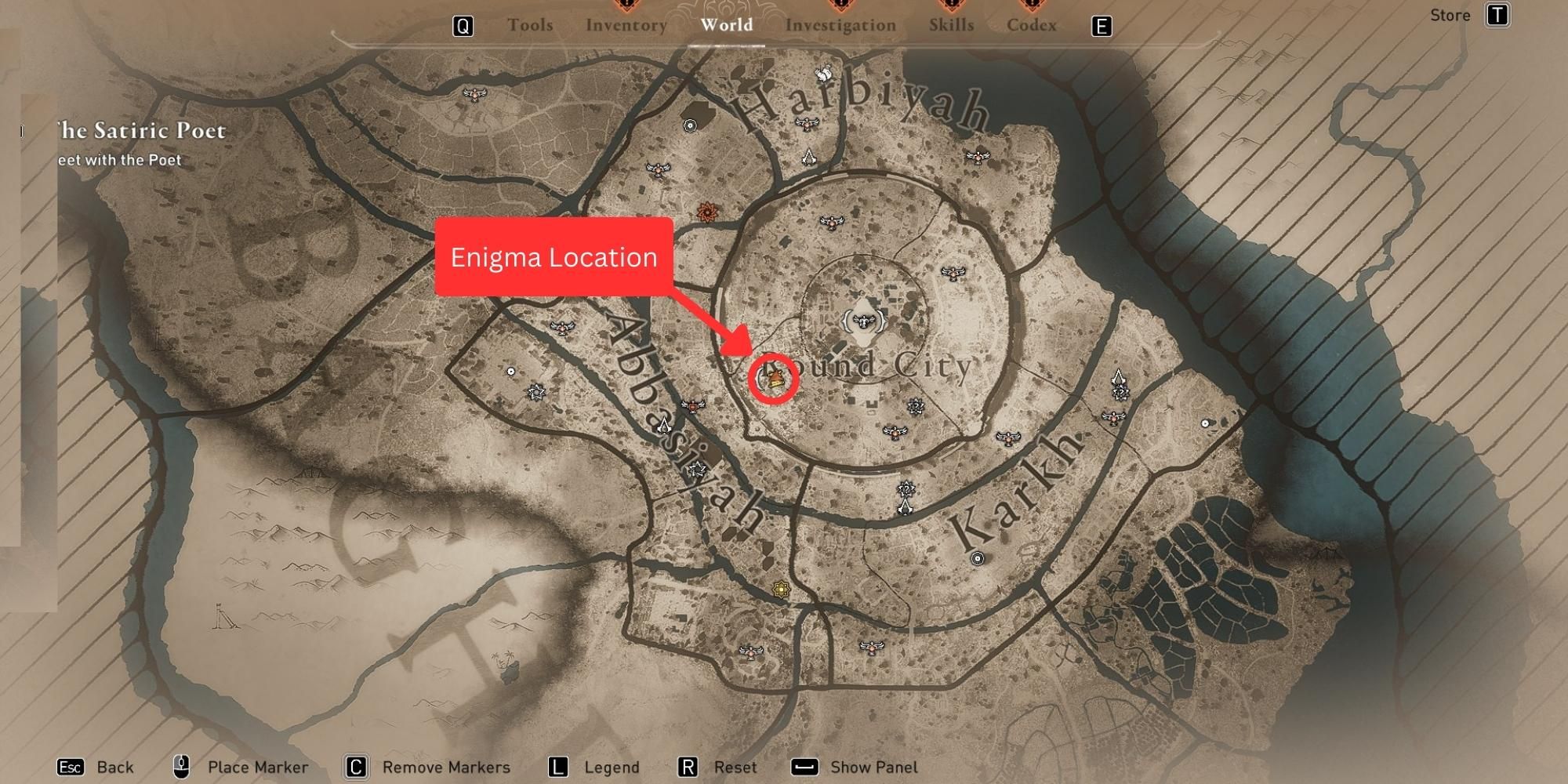This screenshot has width=1568, height=784.
Task: Click the beehive icon at the map's top
Action: pos(825,71)
